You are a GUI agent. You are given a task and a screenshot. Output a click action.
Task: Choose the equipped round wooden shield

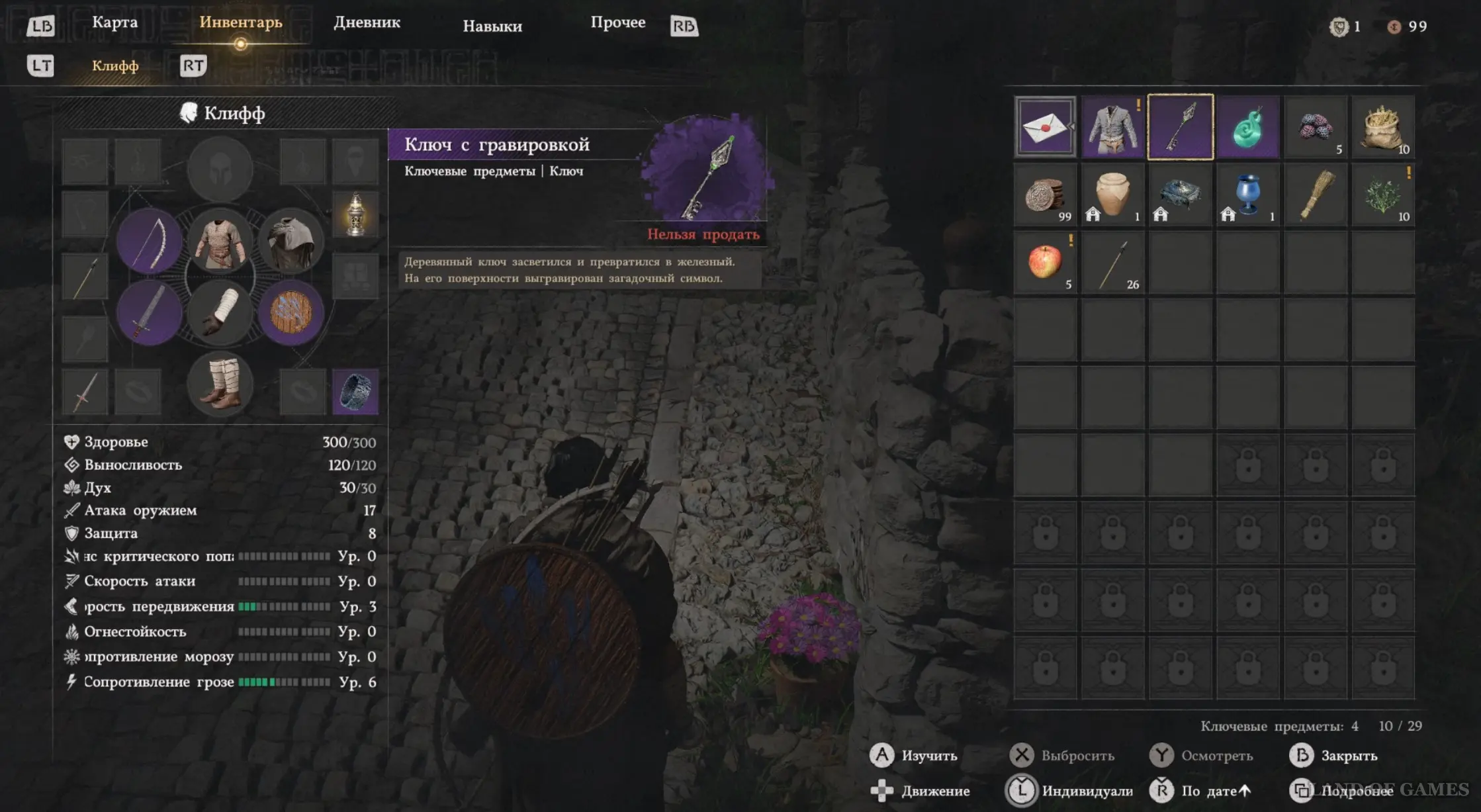(x=291, y=312)
